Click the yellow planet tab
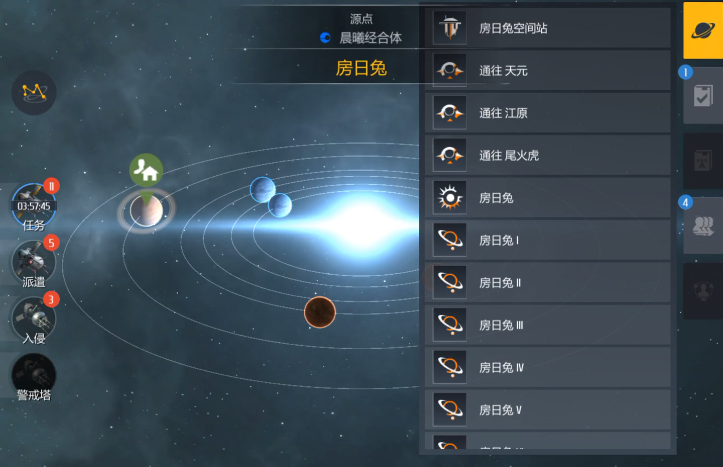Viewport: 723px width, 467px height. 703,30
